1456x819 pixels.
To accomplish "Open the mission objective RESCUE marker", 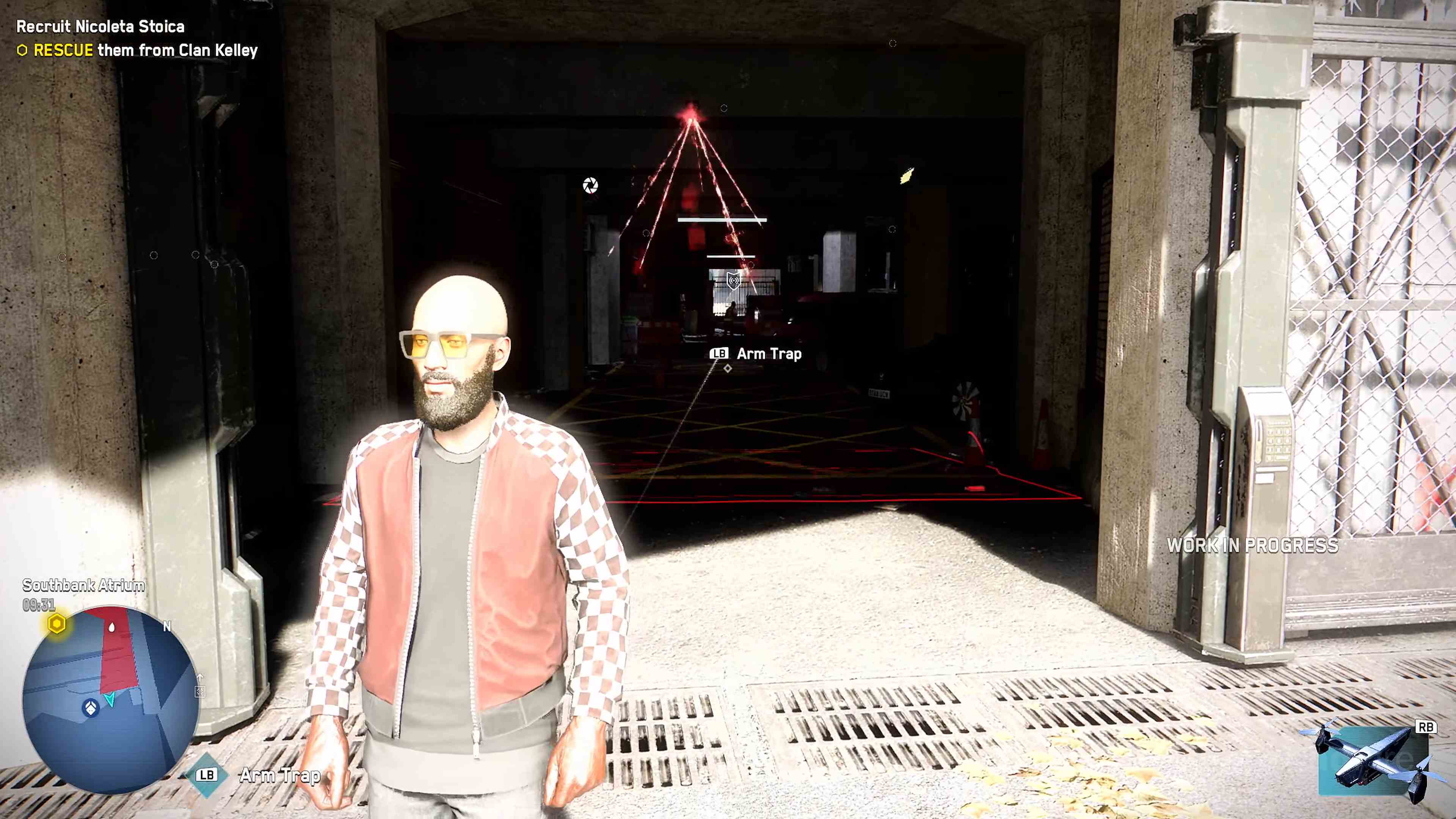I will click(x=23, y=50).
